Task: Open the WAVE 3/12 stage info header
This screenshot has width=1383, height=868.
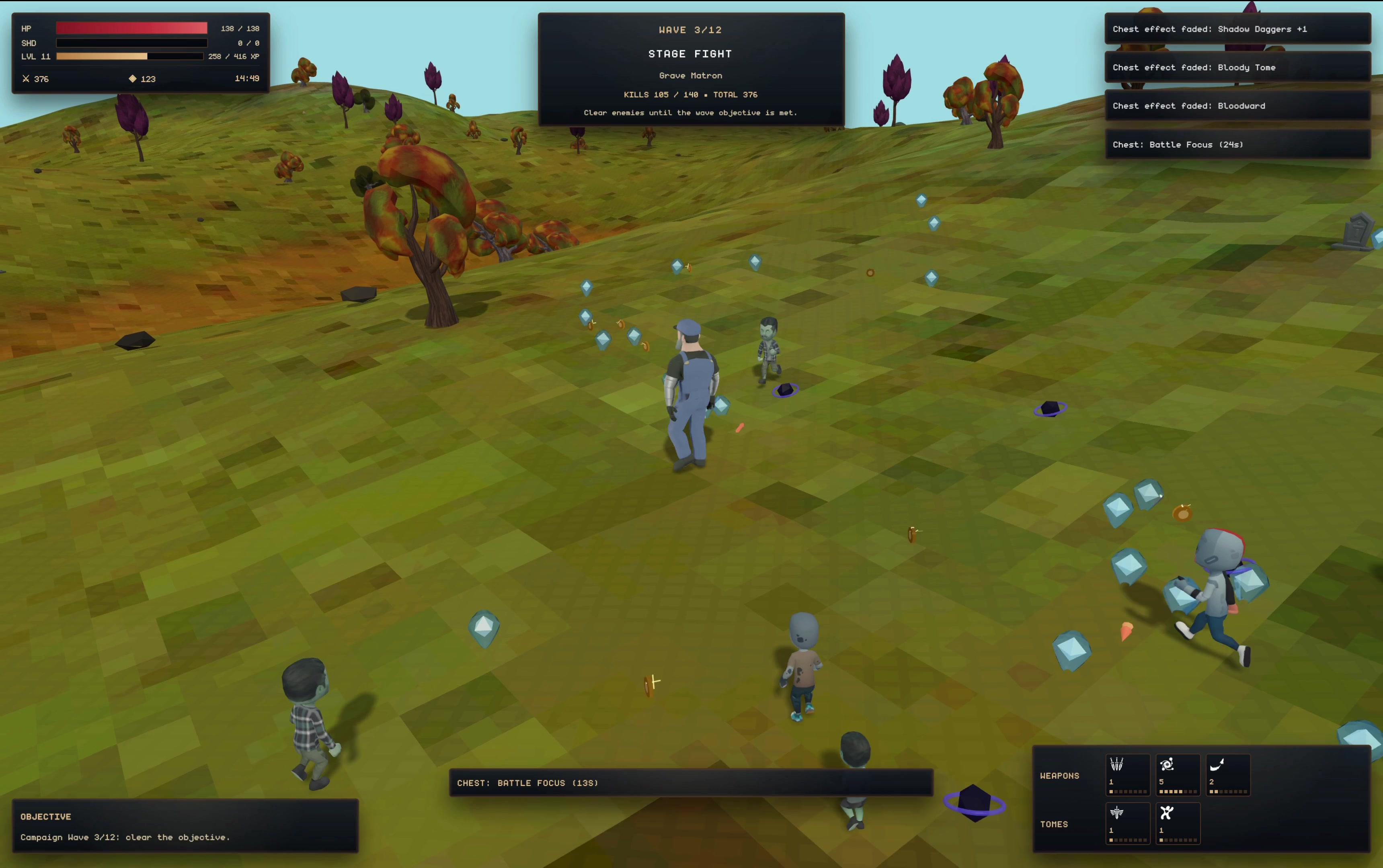Action: [x=691, y=30]
